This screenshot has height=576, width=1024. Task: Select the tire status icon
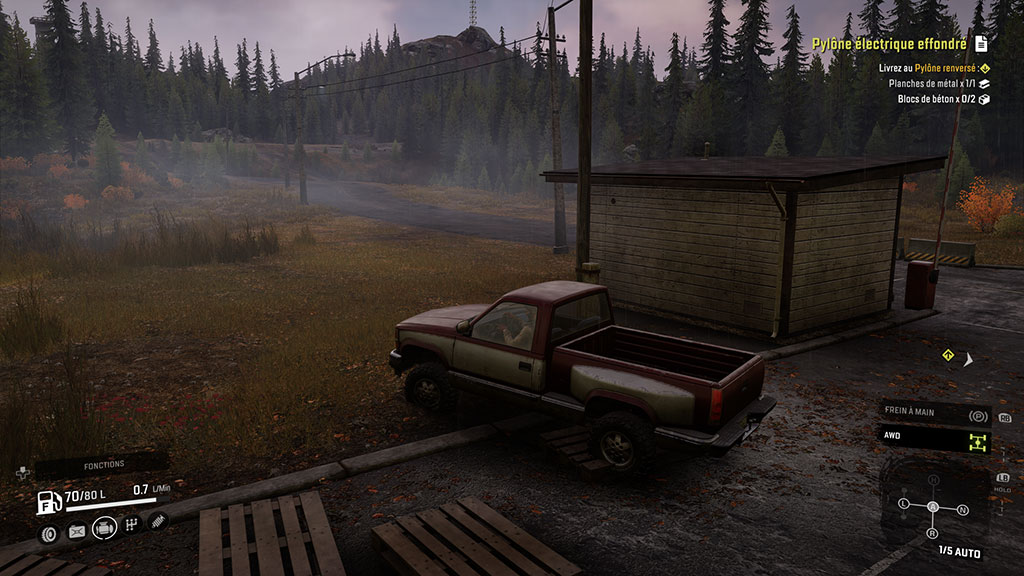tap(48, 532)
